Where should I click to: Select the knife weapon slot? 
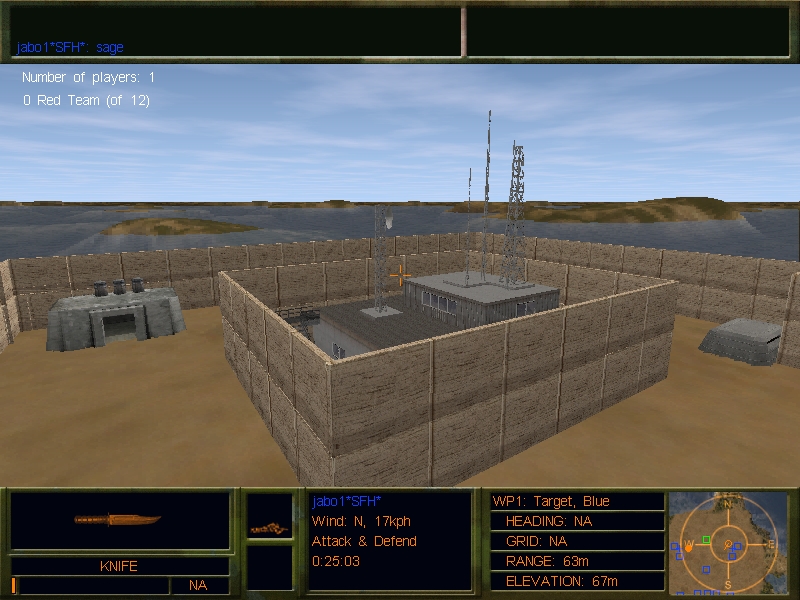pos(119,520)
